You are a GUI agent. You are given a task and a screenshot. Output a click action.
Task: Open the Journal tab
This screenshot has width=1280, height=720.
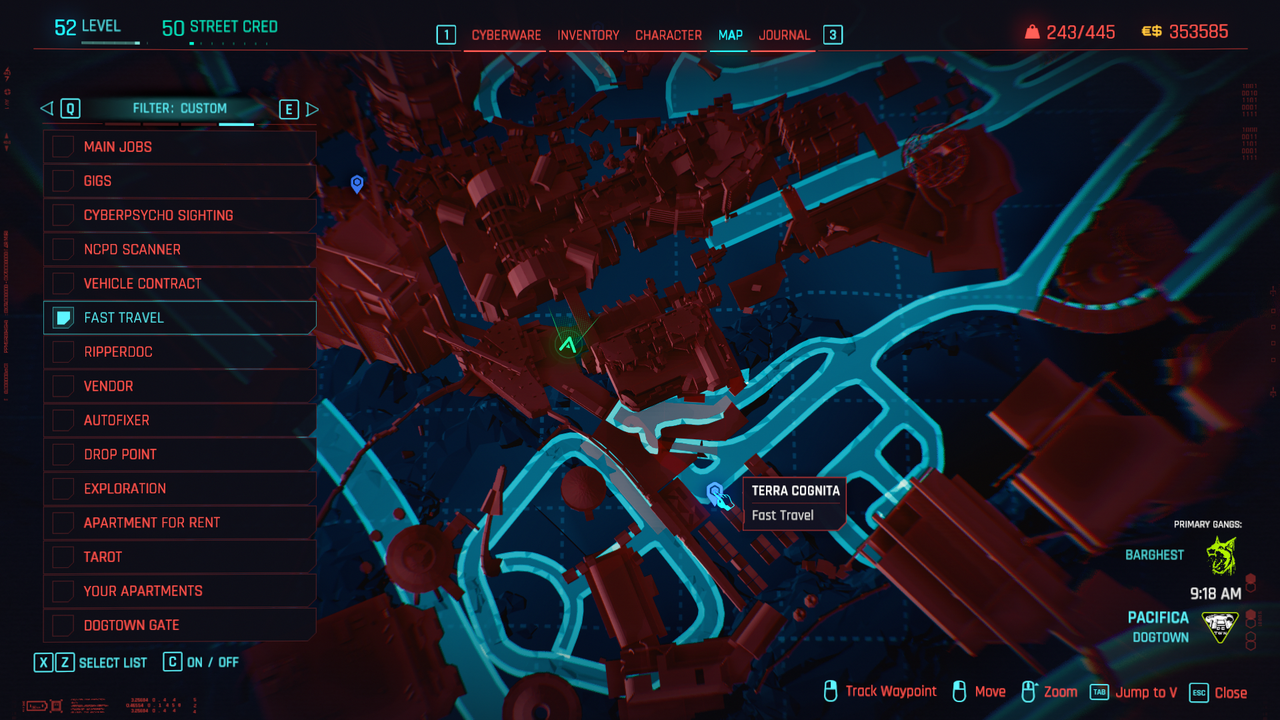[784, 35]
